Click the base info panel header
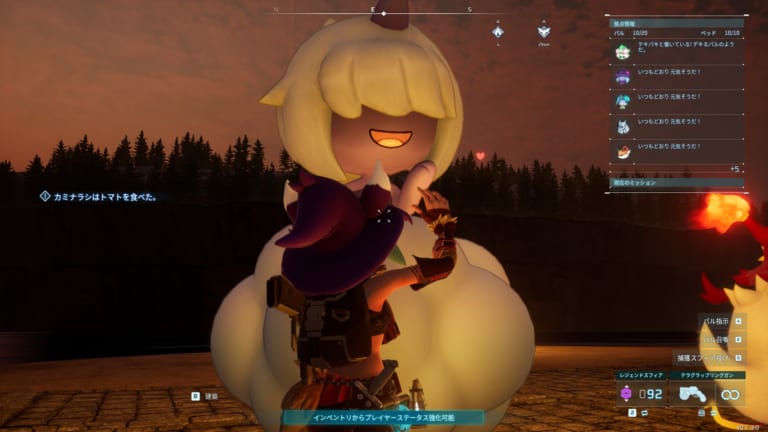 676,20
